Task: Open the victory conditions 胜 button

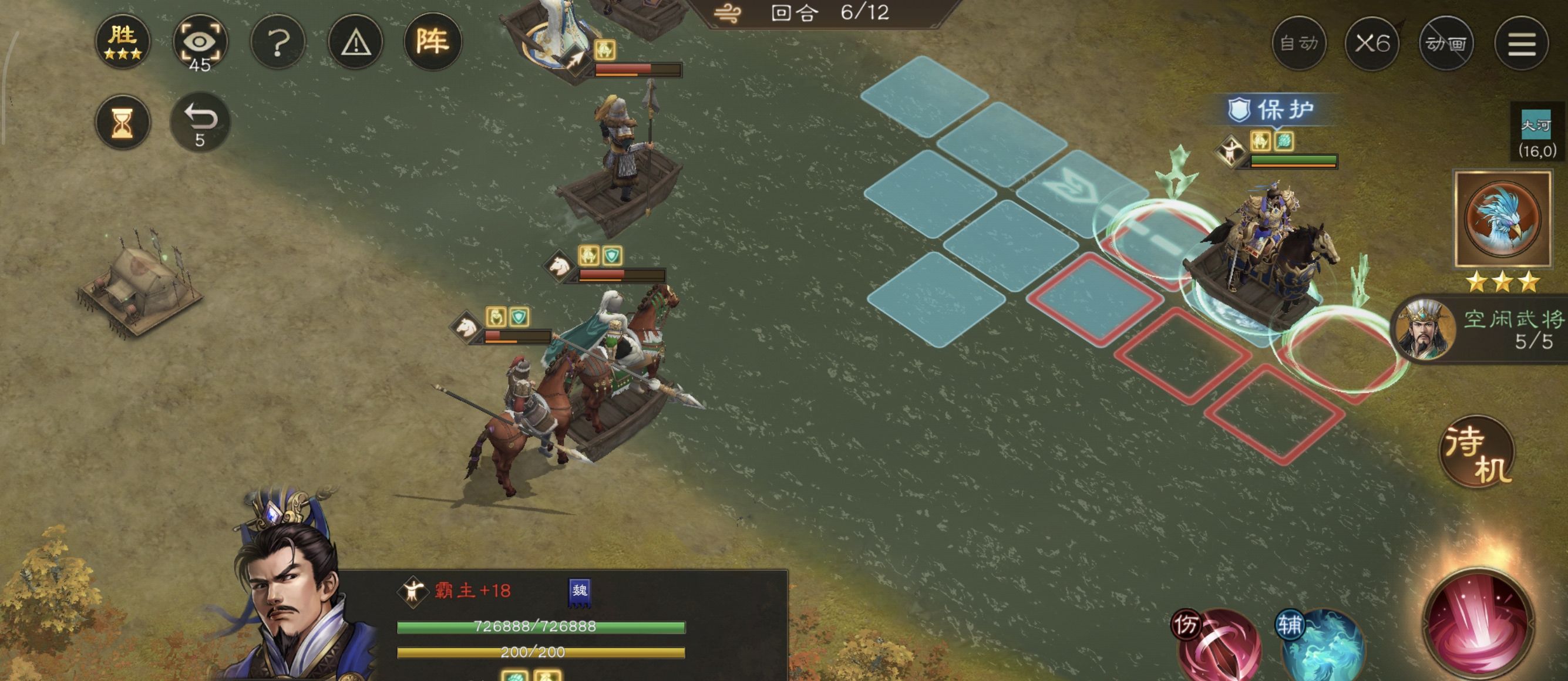Action: coord(122,41)
